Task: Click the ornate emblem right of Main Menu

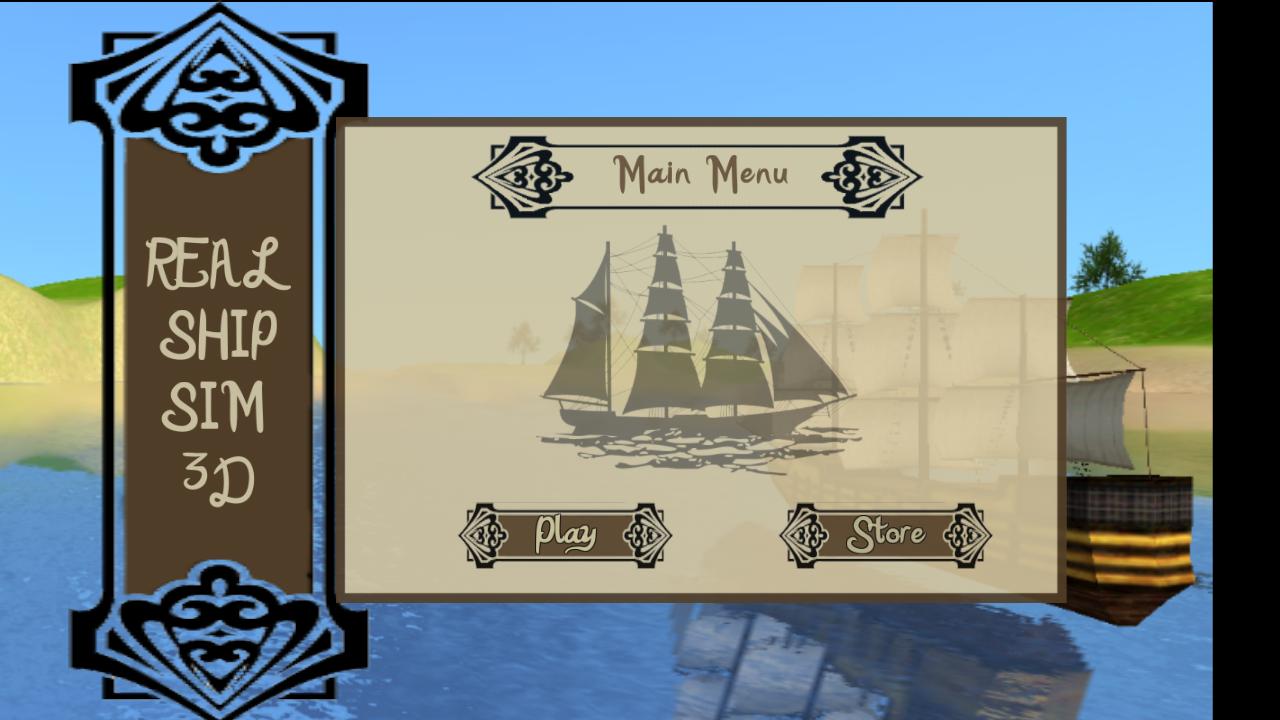Action: click(x=872, y=175)
